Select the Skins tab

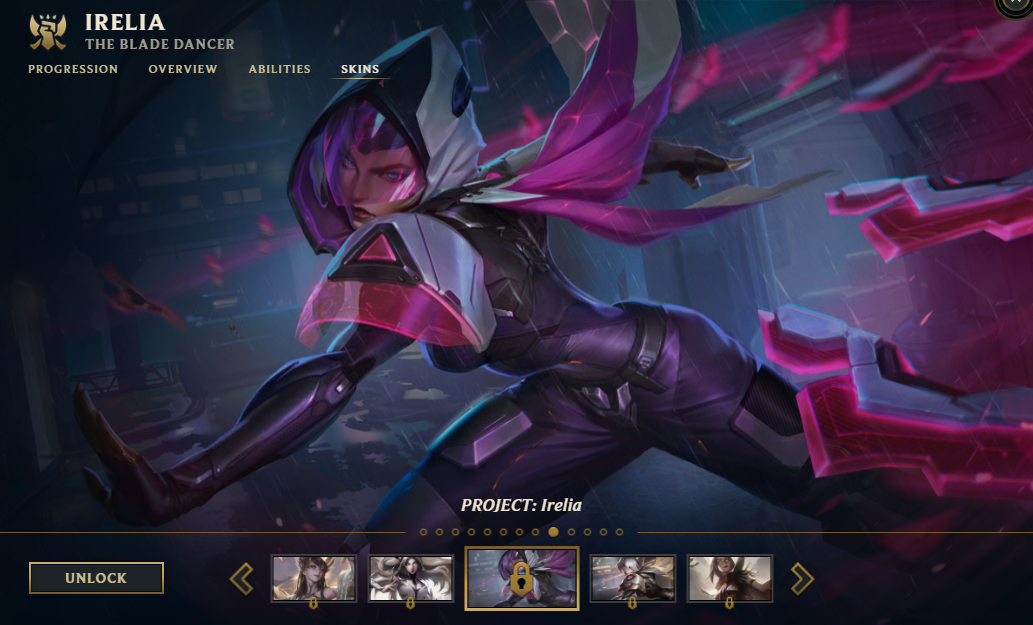tap(360, 69)
